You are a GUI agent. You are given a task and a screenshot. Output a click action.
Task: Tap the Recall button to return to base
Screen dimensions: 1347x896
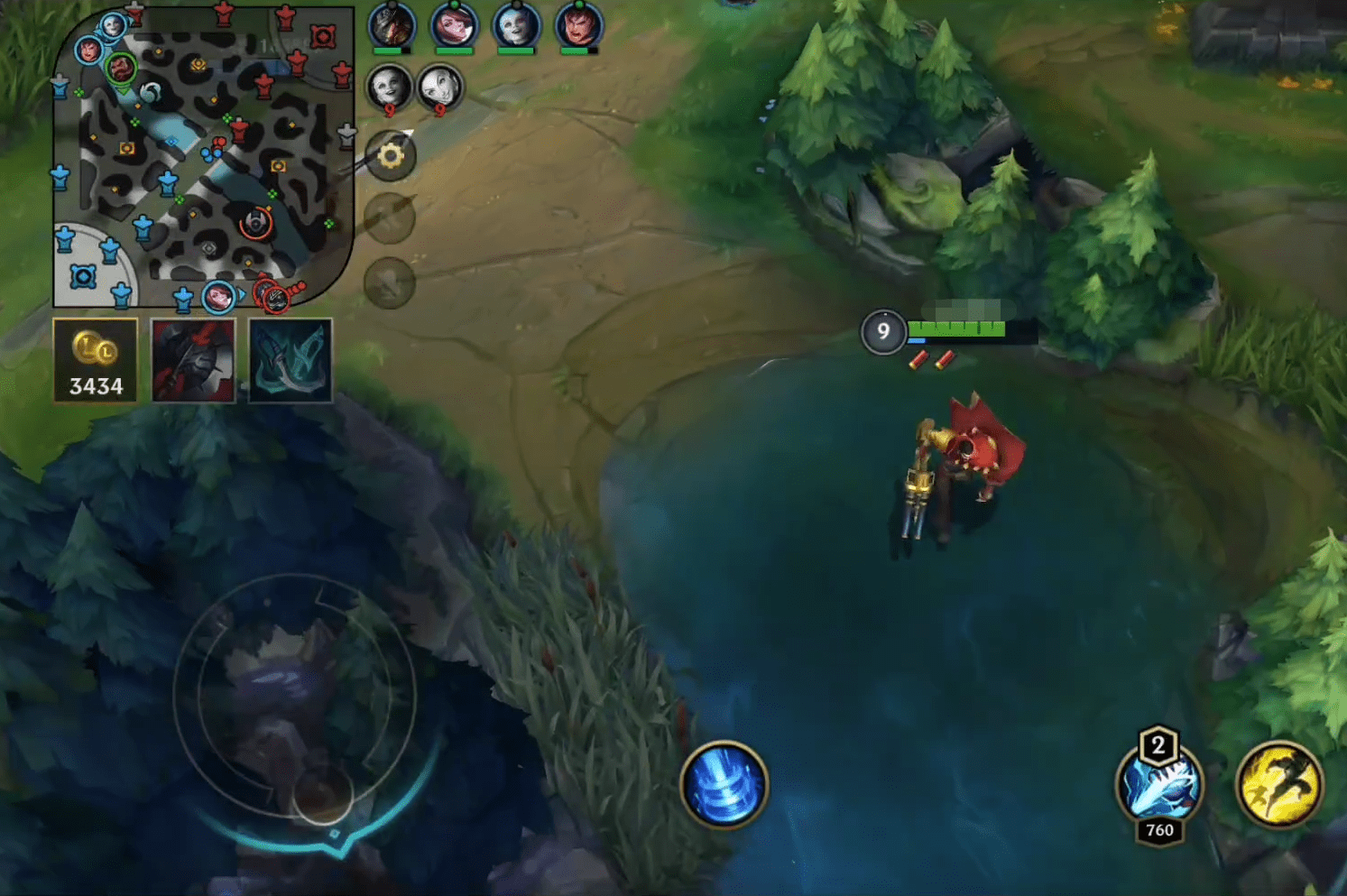tap(722, 787)
